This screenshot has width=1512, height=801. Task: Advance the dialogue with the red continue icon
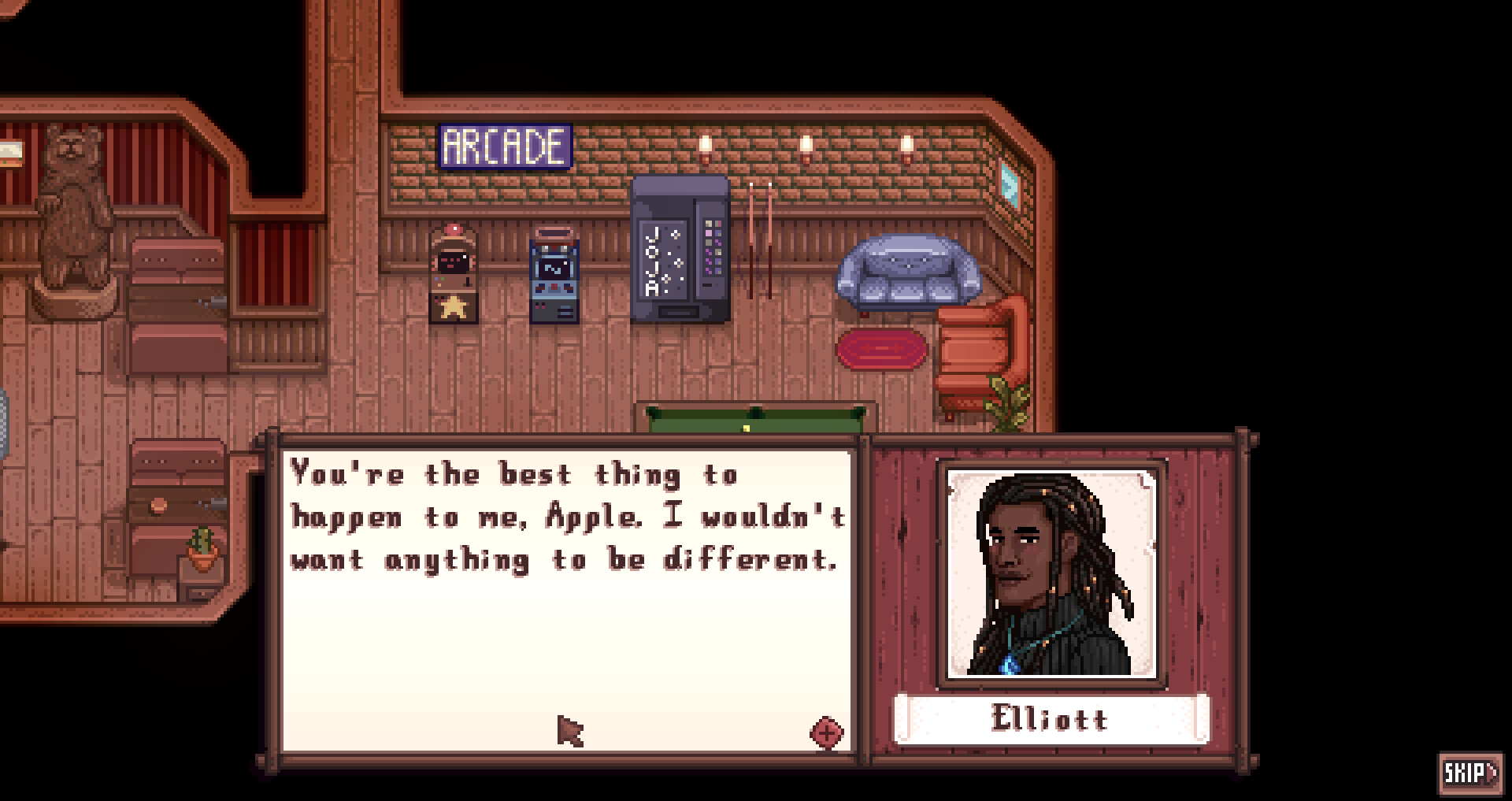coord(826,733)
